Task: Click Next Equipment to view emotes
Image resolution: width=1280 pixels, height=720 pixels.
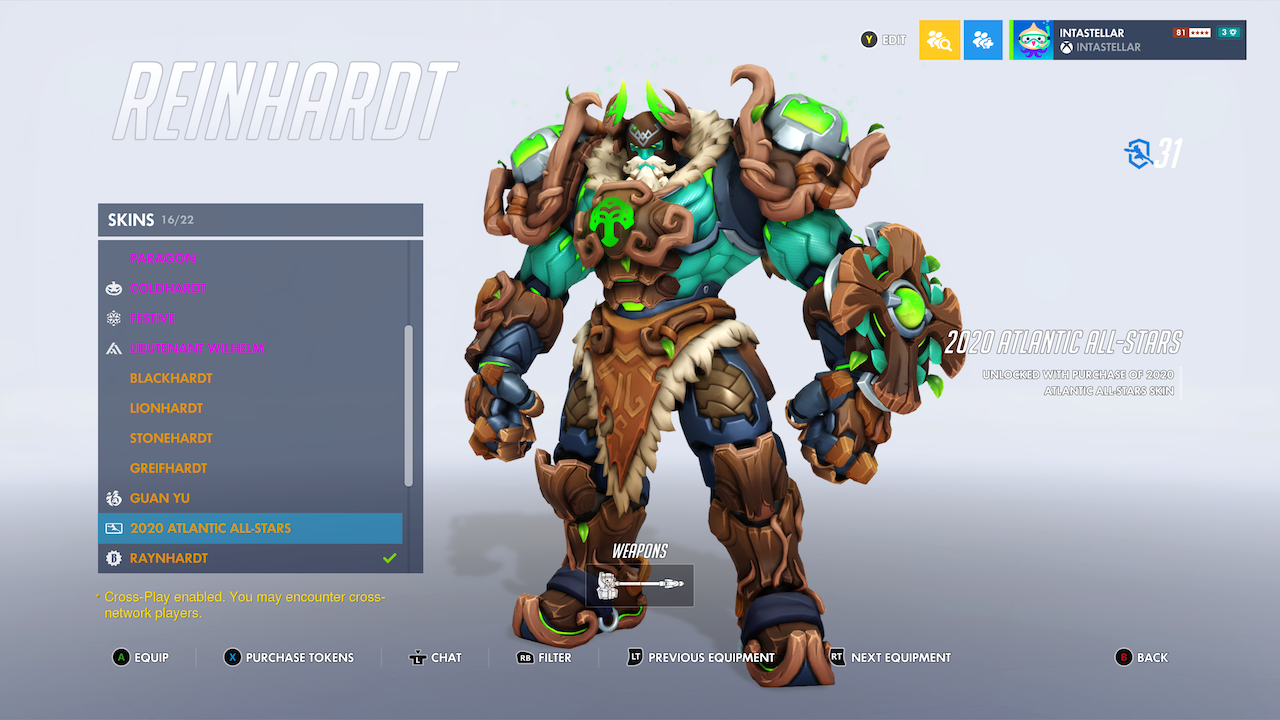Action: 888,657
